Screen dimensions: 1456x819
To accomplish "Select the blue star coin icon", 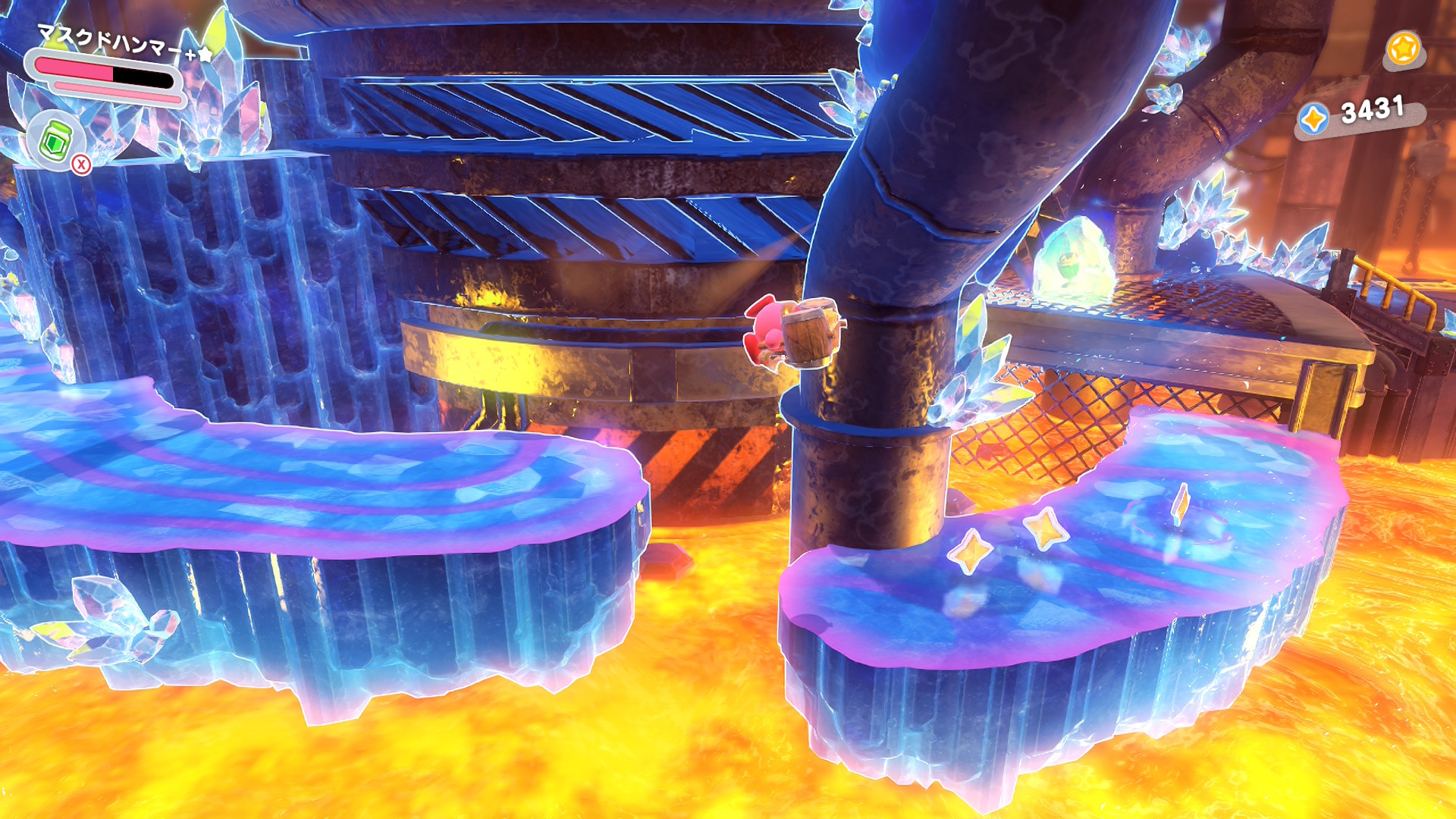I will pyautogui.click(x=1314, y=119).
